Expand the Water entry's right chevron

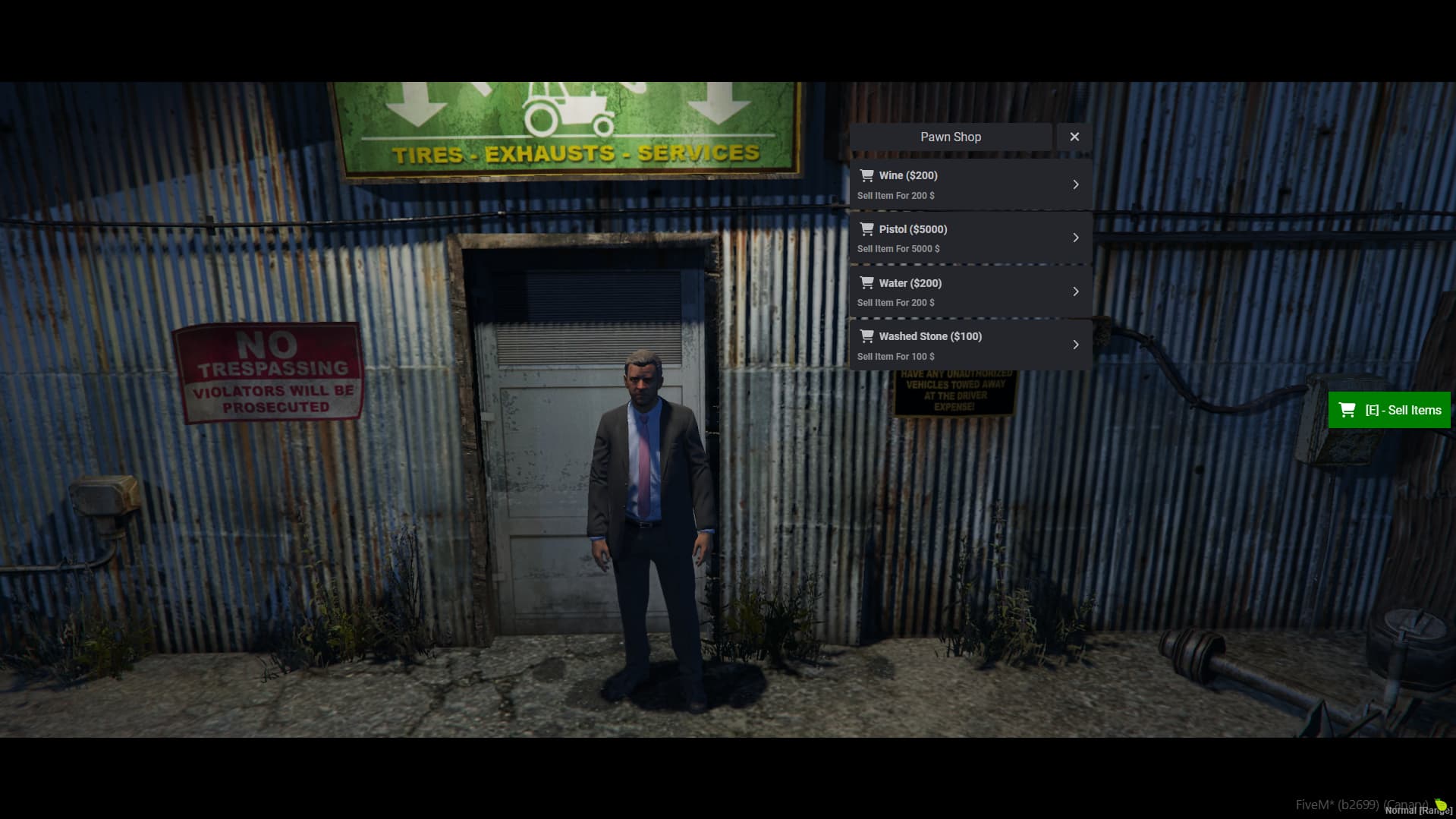[x=1076, y=291]
